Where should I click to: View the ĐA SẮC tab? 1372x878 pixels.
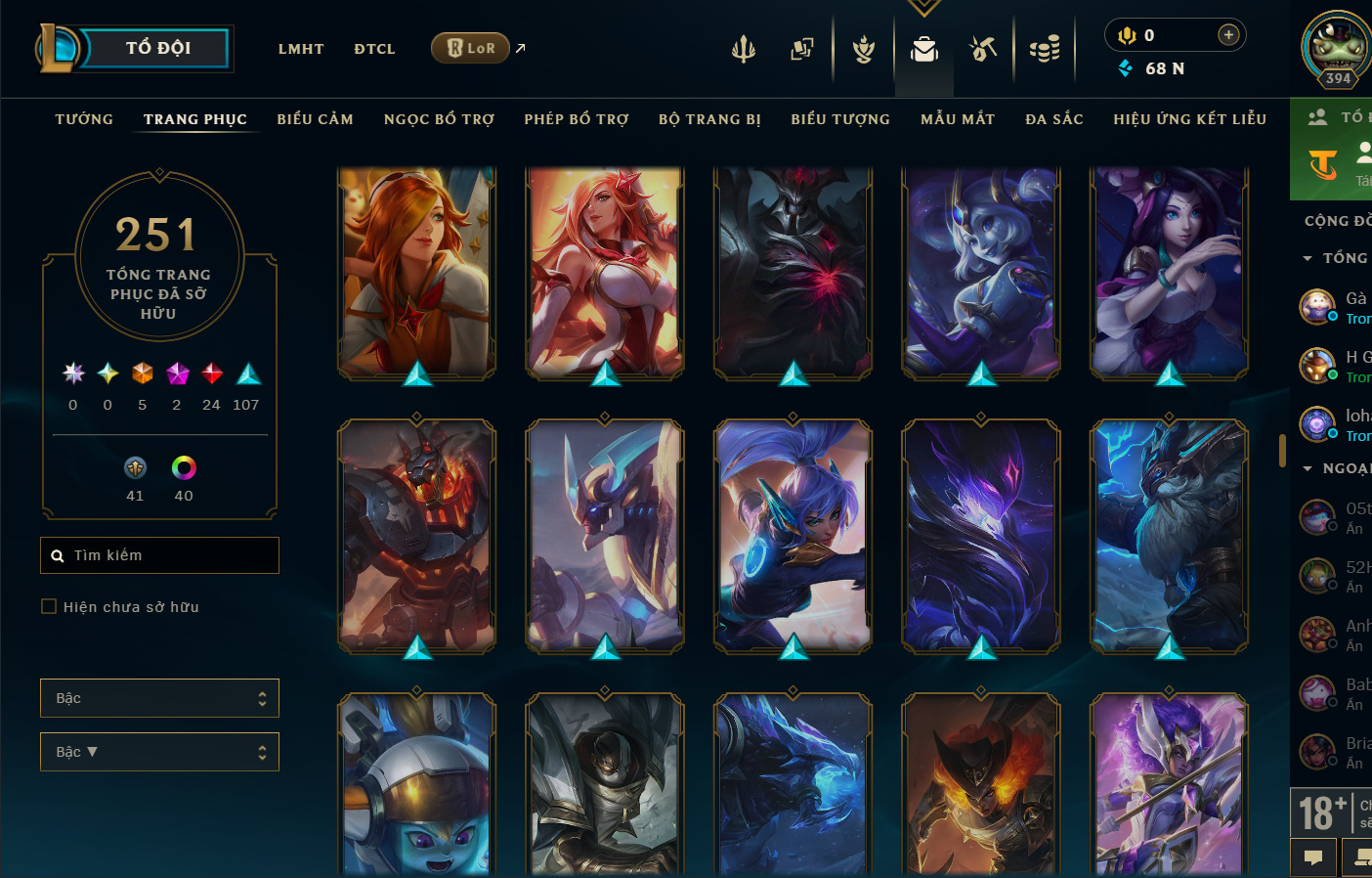pos(1054,119)
